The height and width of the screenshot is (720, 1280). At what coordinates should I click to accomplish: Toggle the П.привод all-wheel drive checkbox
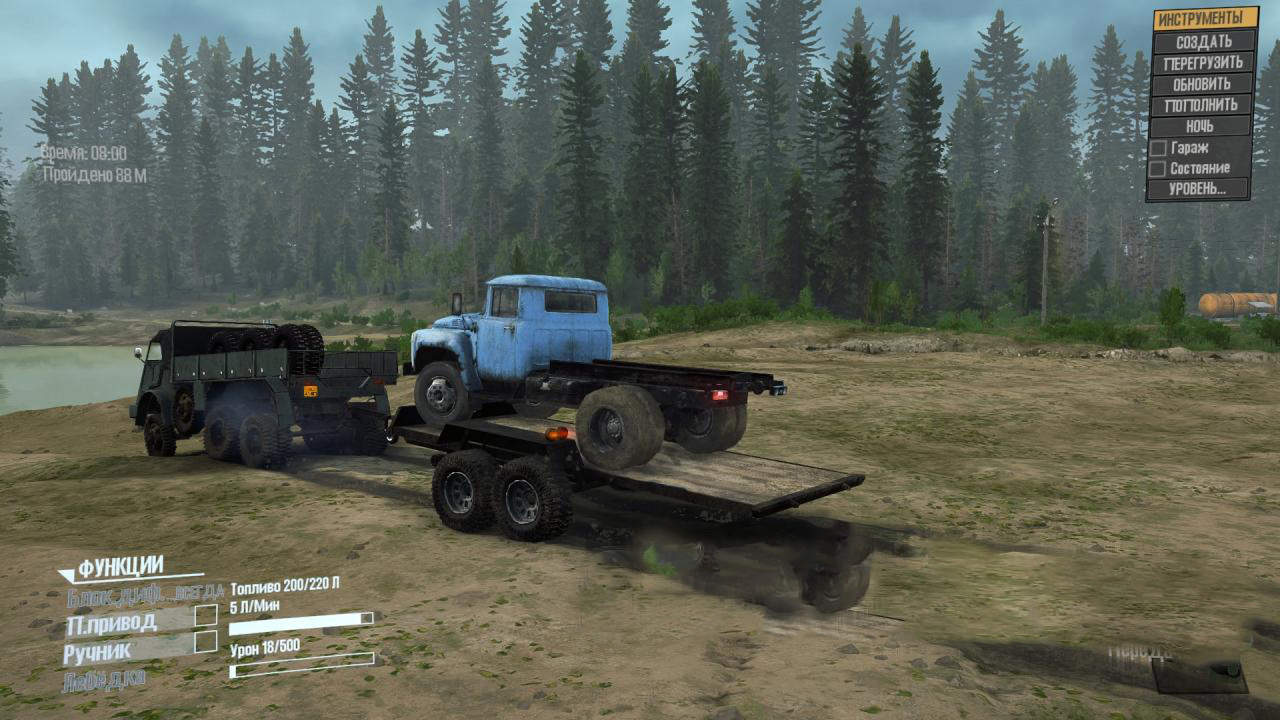[x=206, y=615]
